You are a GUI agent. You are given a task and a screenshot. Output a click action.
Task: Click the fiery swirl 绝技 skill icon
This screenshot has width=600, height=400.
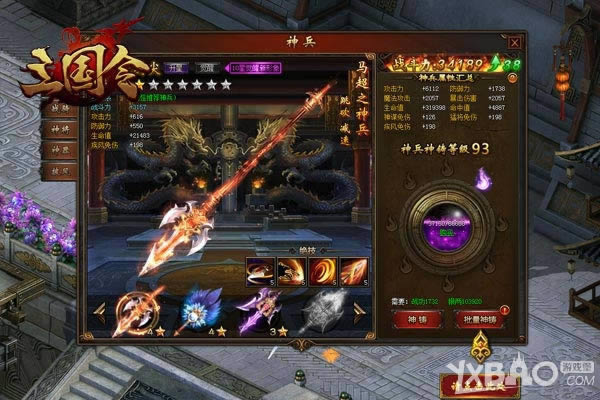[x=323, y=268]
